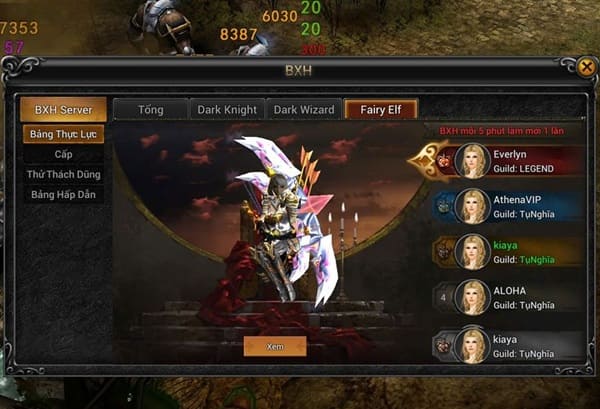View the Dark Wizard tab

pyautogui.click(x=304, y=110)
